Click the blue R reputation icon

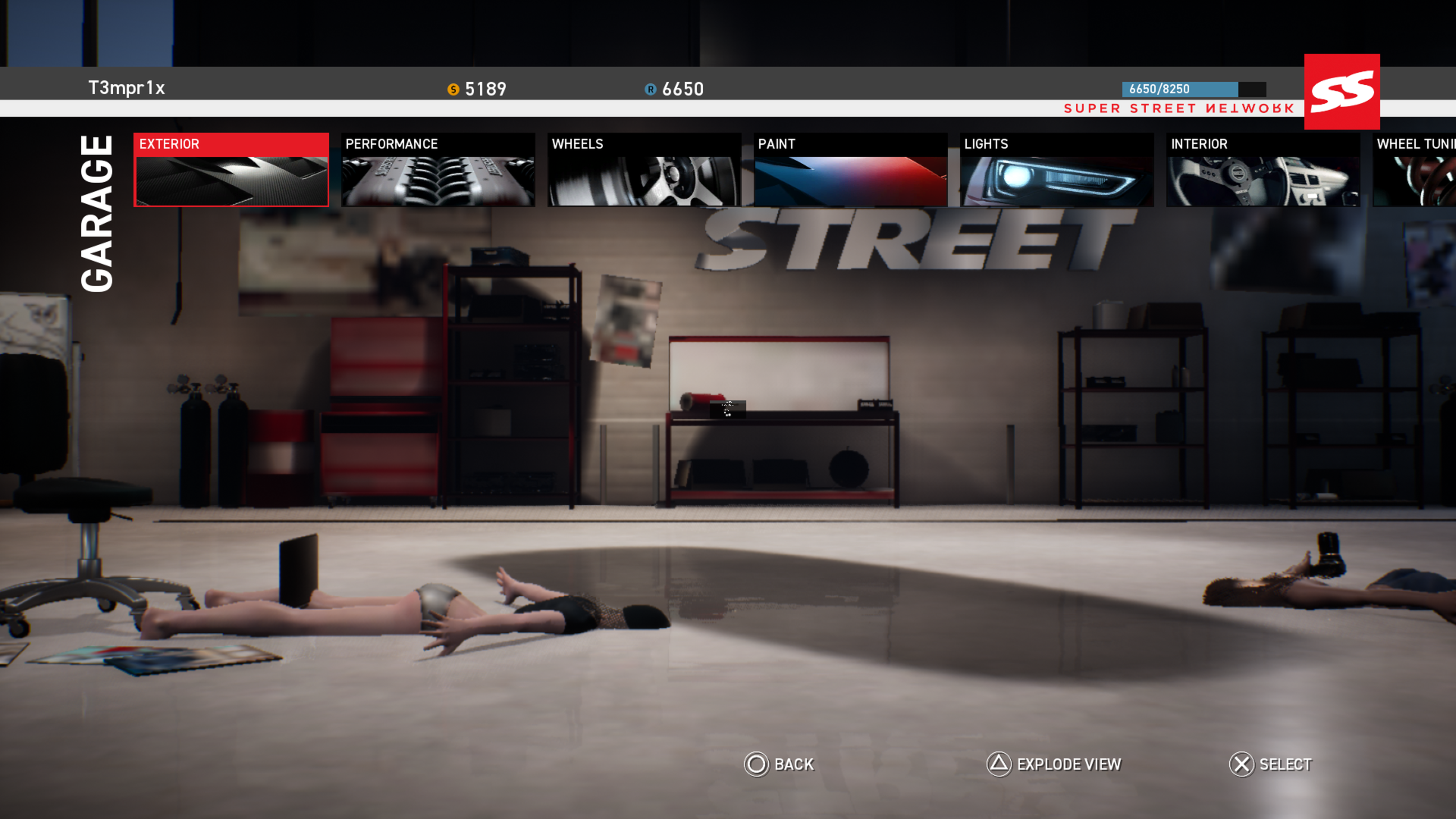pyautogui.click(x=650, y=89)
